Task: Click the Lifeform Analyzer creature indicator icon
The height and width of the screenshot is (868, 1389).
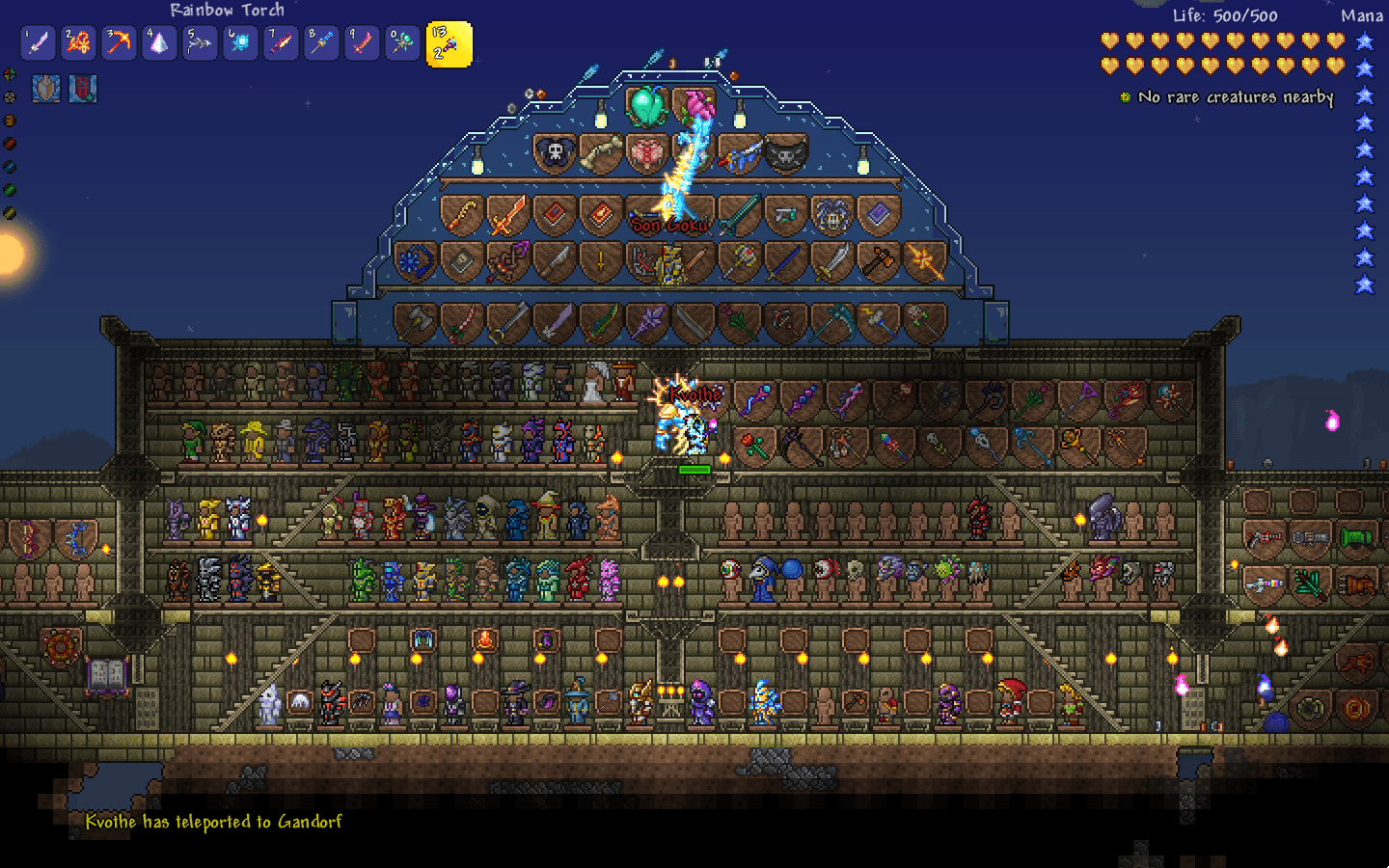Action: point(1126,96)
